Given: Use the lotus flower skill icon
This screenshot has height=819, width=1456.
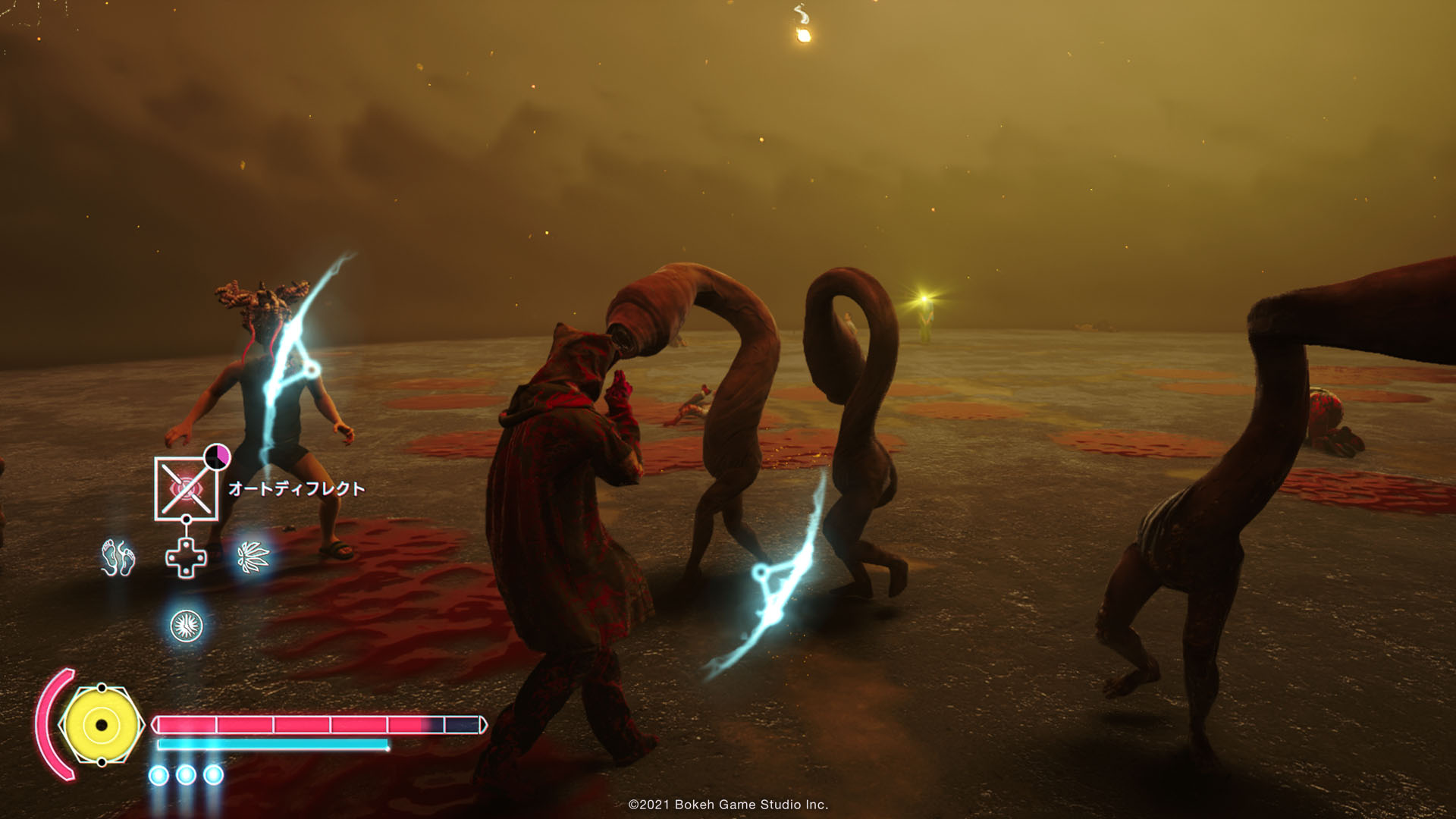Looking at the screenshot, I should pos(253,558).
